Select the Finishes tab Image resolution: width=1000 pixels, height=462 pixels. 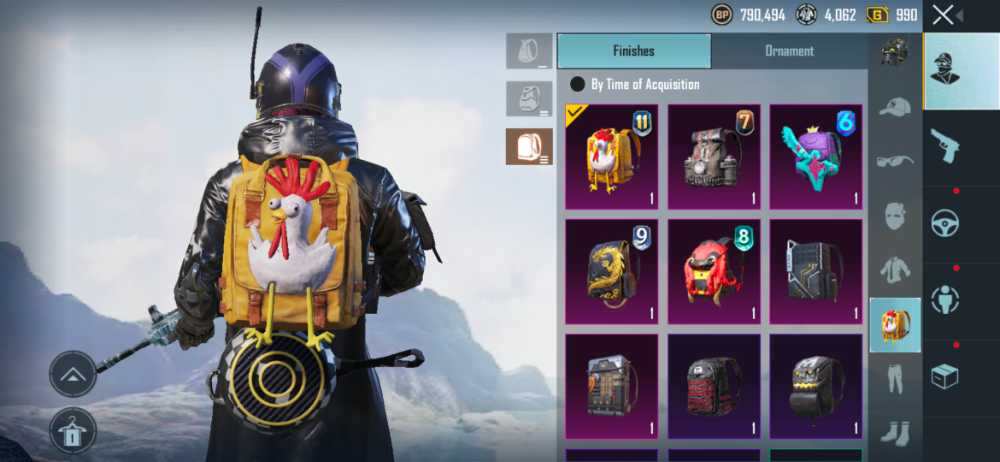[633, 51]
